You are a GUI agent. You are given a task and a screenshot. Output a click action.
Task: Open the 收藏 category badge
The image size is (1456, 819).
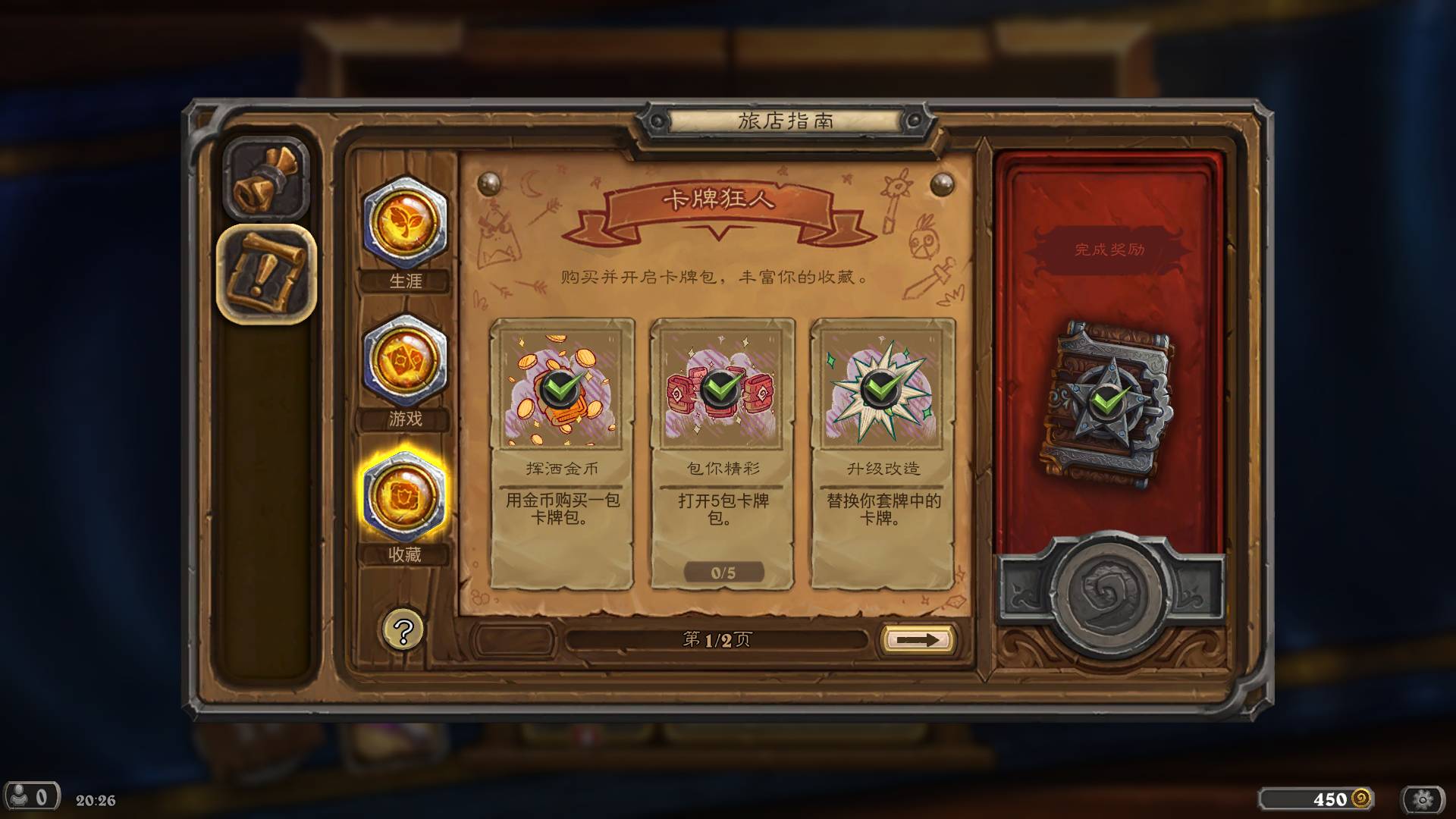405,497
